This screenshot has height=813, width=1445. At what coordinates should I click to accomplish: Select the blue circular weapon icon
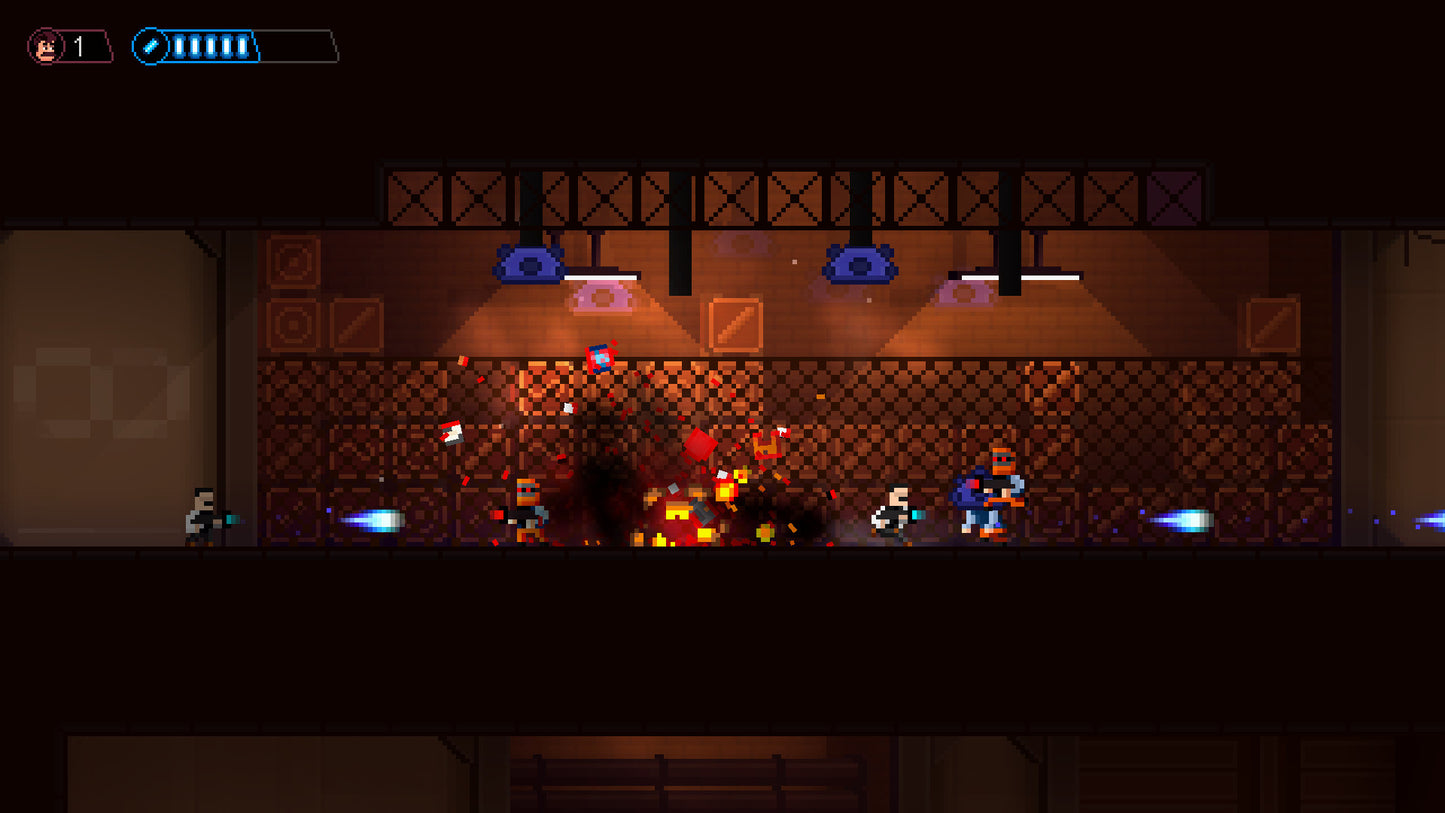[151, 45]
